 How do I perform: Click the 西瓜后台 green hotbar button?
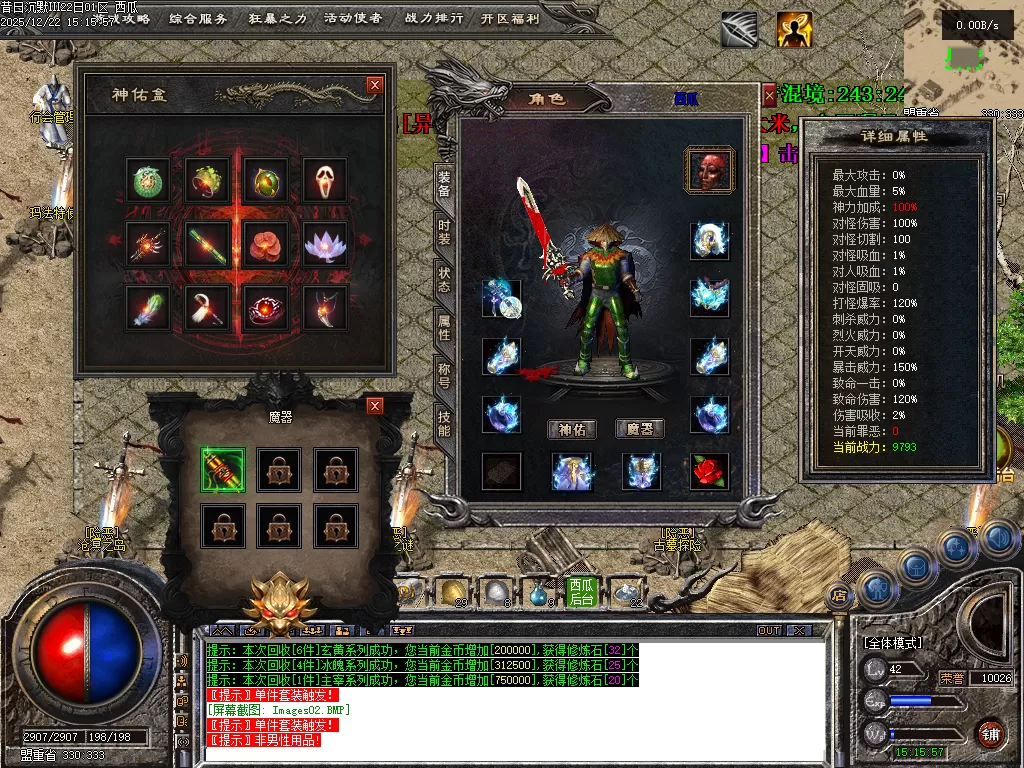580,592
